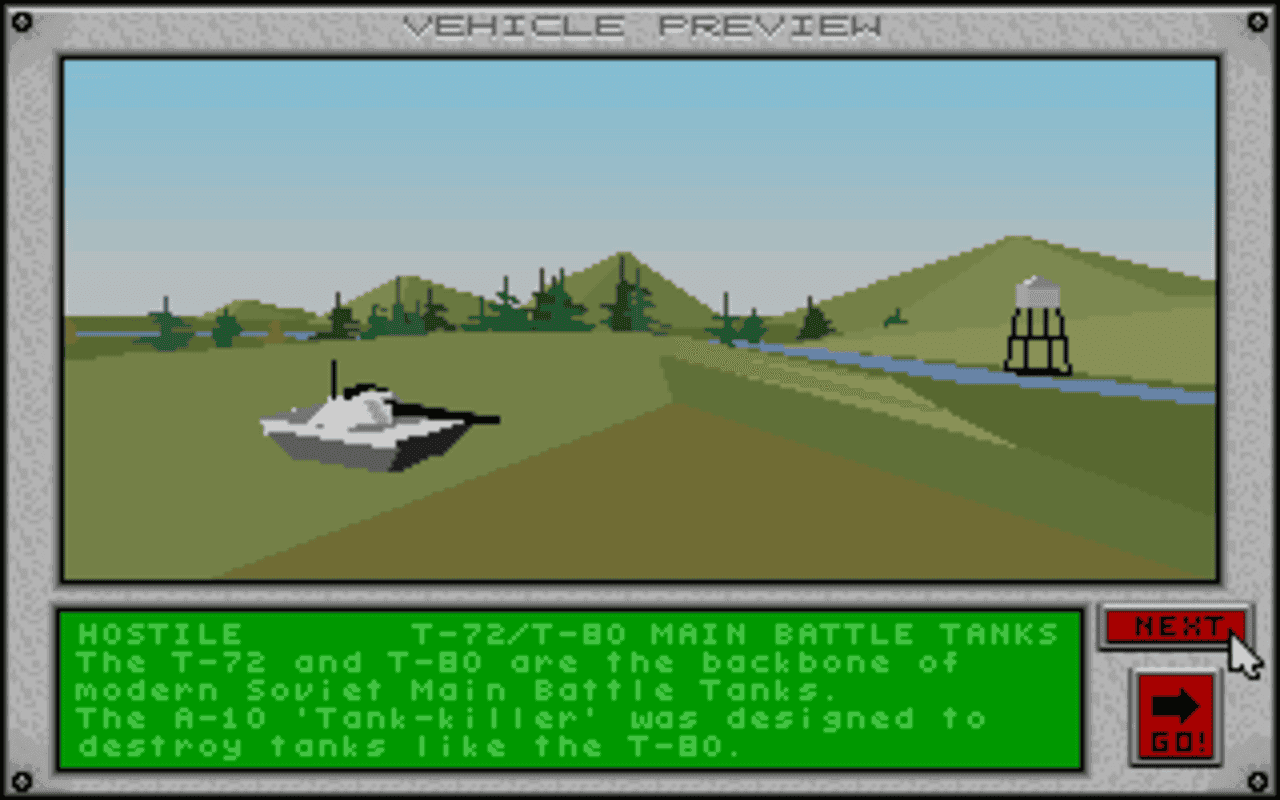The width and height of the screenshot is (1280, 800).
Task: Click the bottom-right corner screw icon
Action: point(1258,779)
